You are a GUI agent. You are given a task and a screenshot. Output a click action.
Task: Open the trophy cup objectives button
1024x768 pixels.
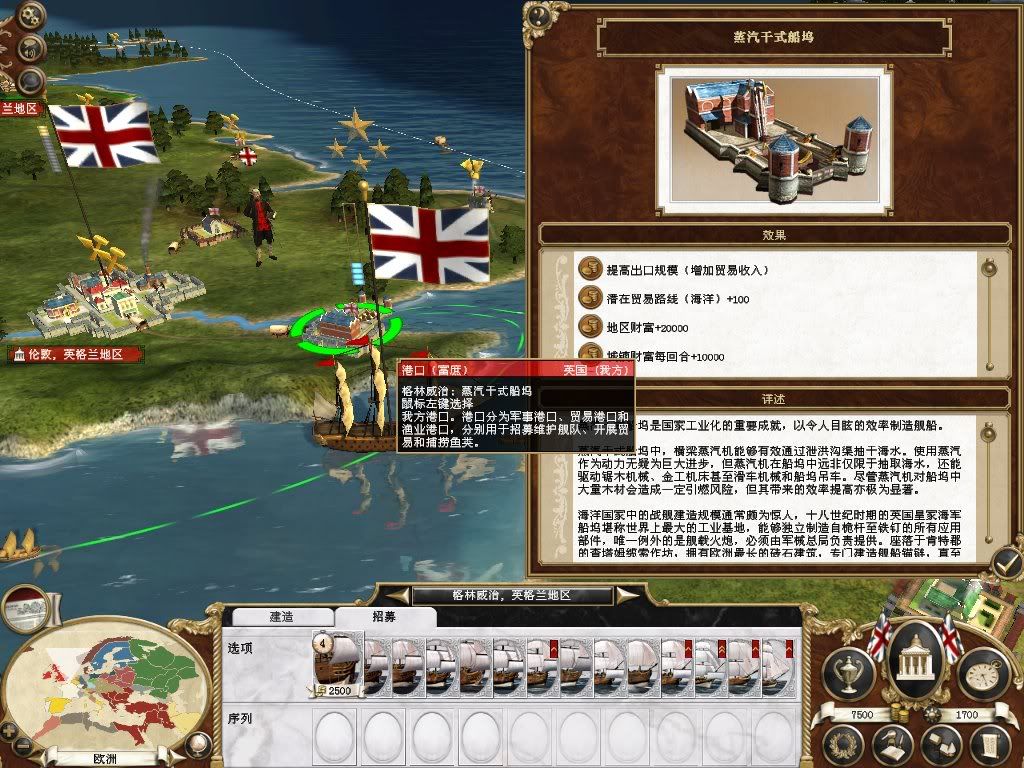849,673
